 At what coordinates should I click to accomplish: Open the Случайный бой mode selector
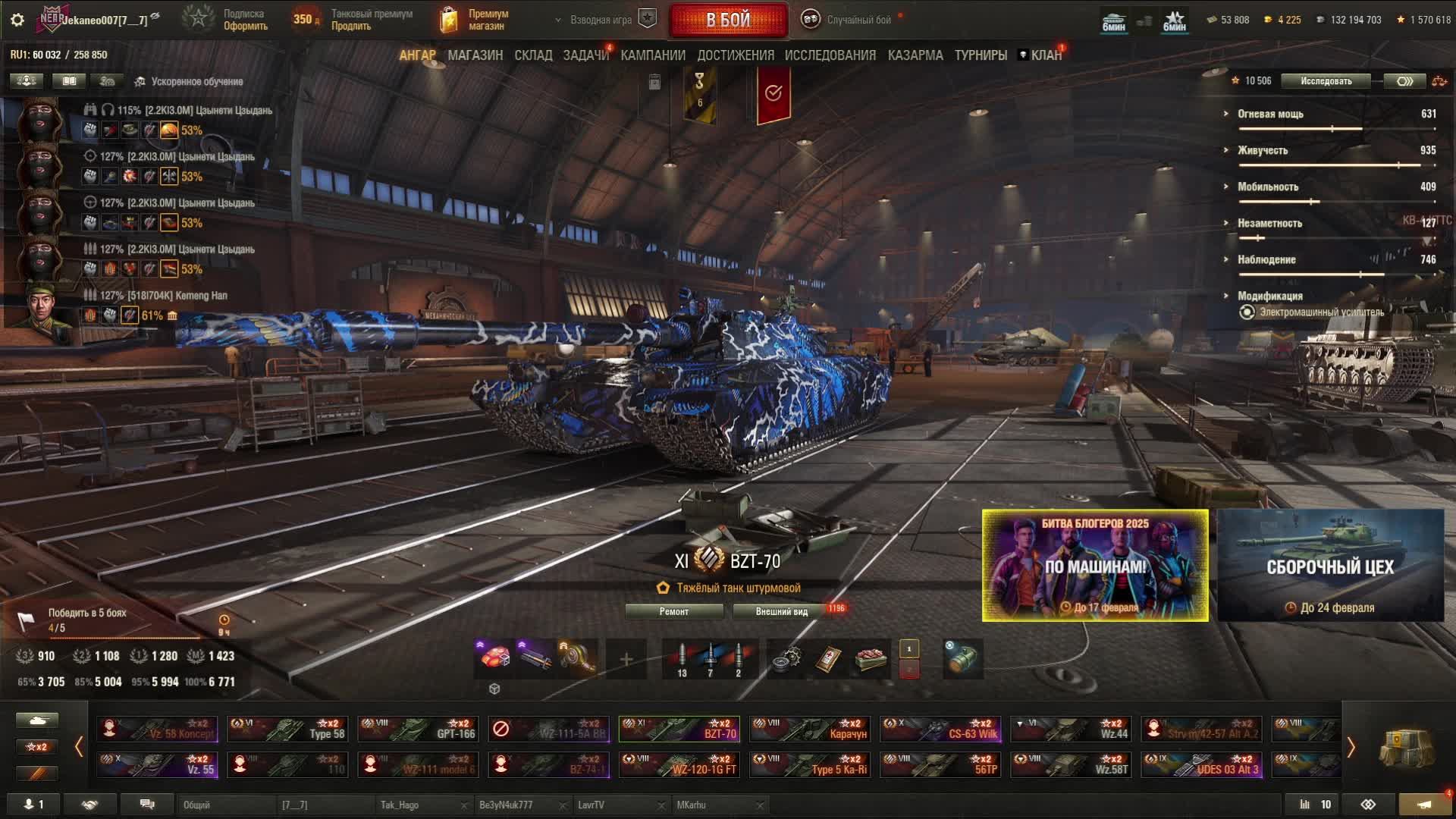pos(849,20)
